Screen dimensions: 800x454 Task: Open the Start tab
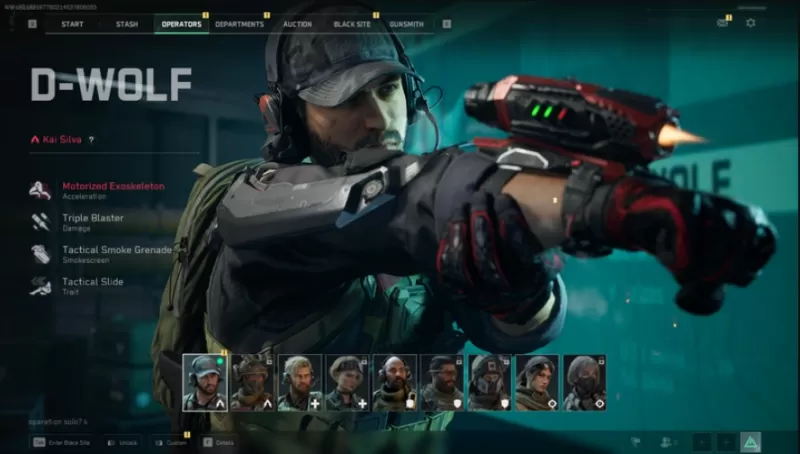pyautogui.click(x=72, y=23)
